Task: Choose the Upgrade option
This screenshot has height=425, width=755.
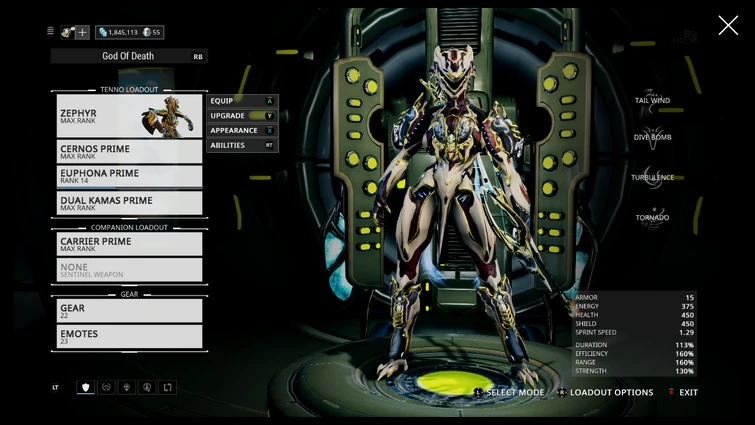Action: [241, 116]
